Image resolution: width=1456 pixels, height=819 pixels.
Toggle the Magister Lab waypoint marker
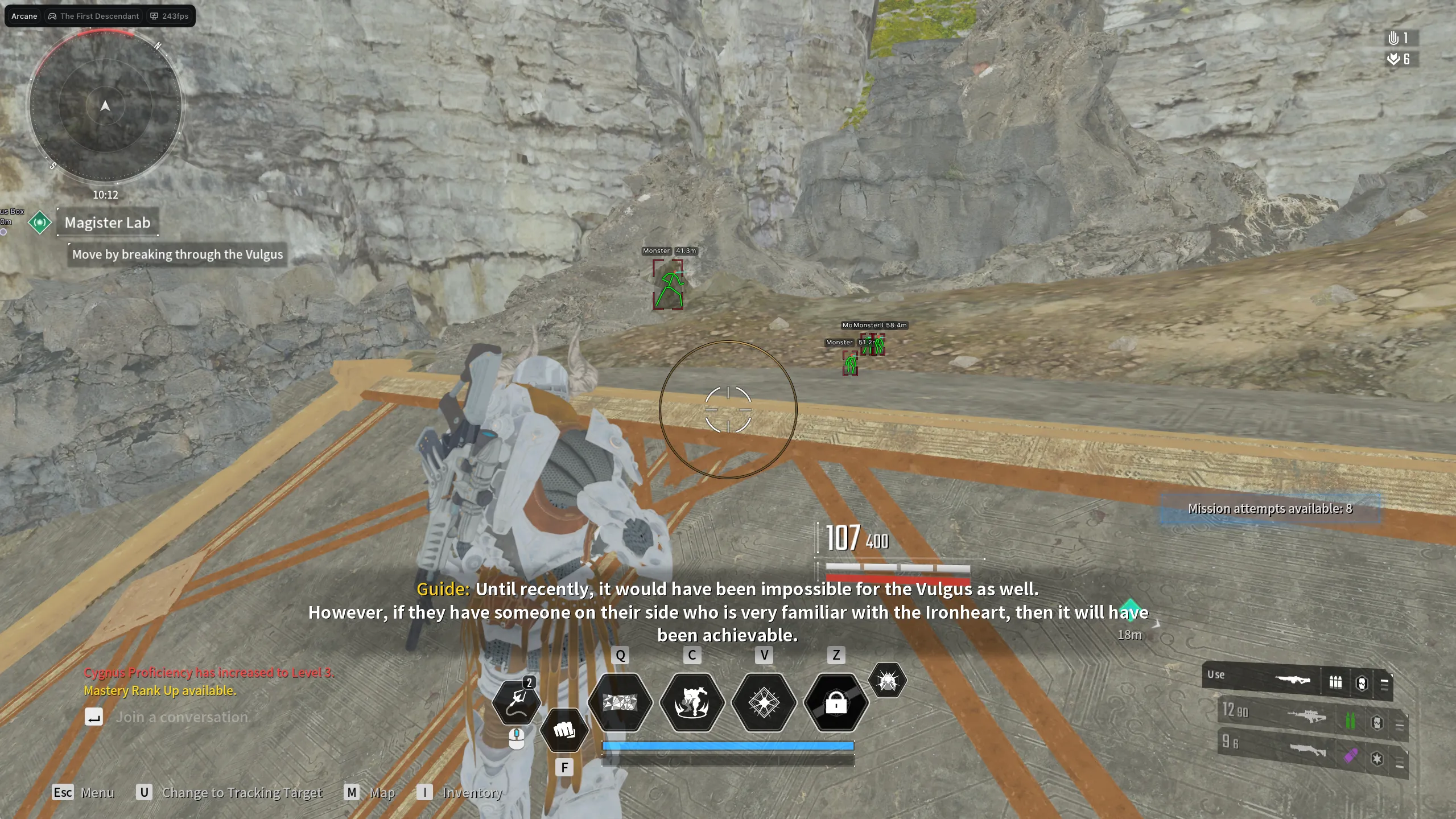[x=39, y=223]
